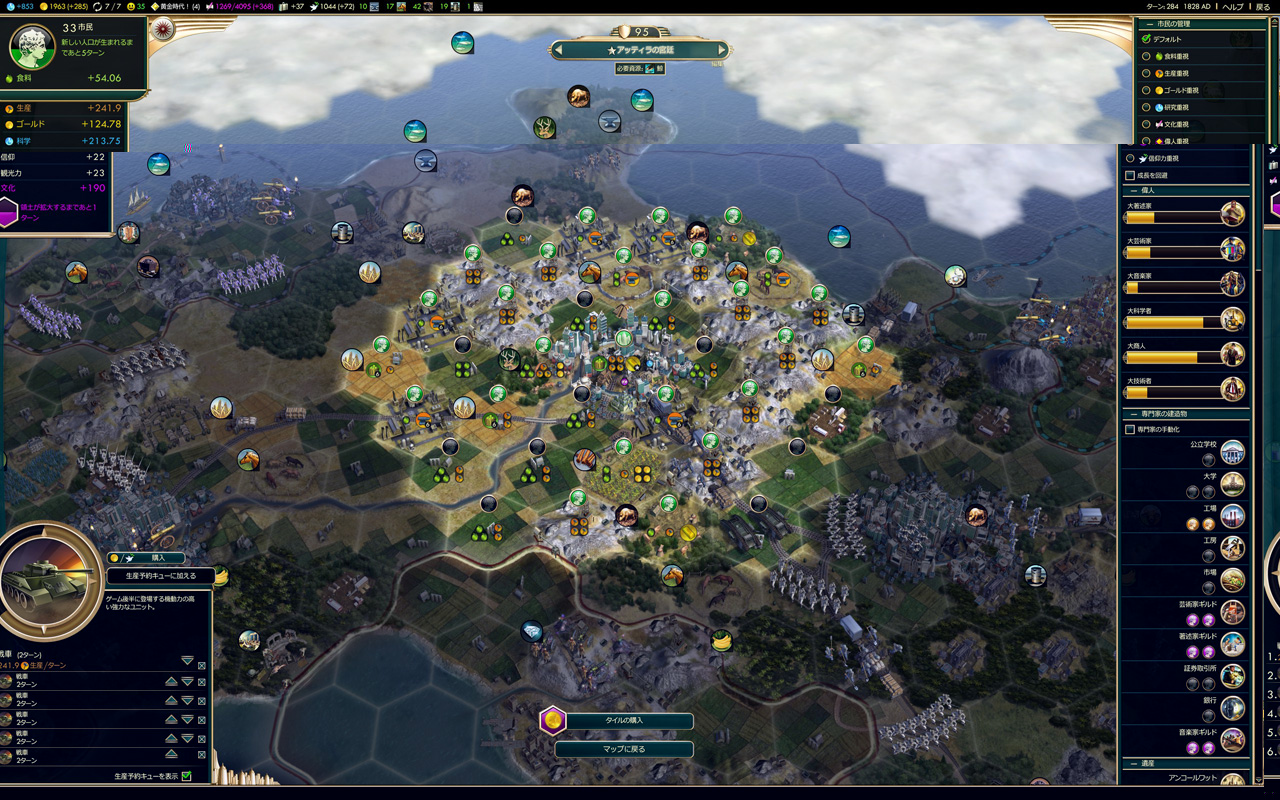
Task: Click the 大科学者 great scientist portrait
Action: tap(1232, 320)
